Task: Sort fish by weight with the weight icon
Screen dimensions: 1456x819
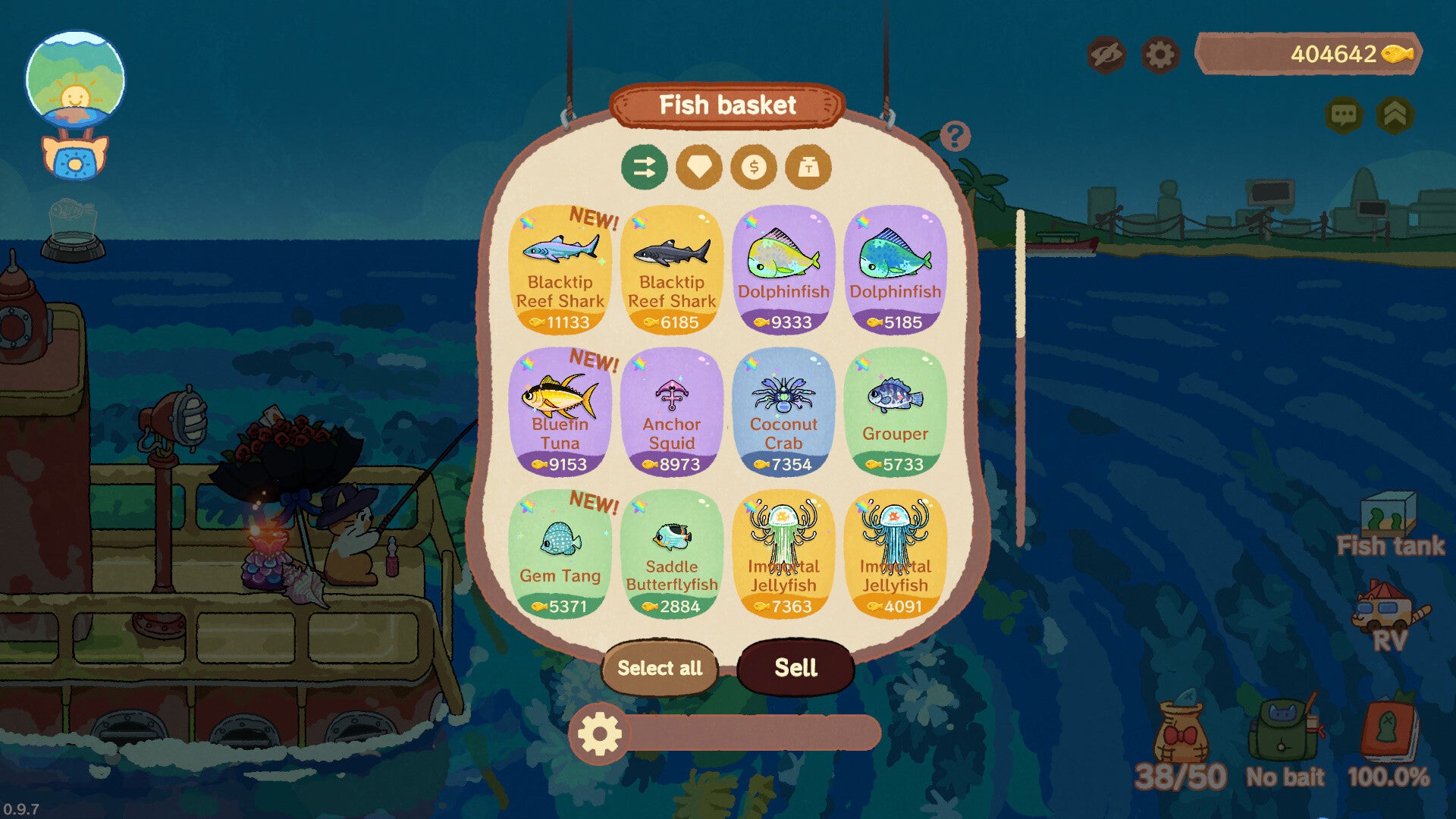Action: (x=808, y=167)
